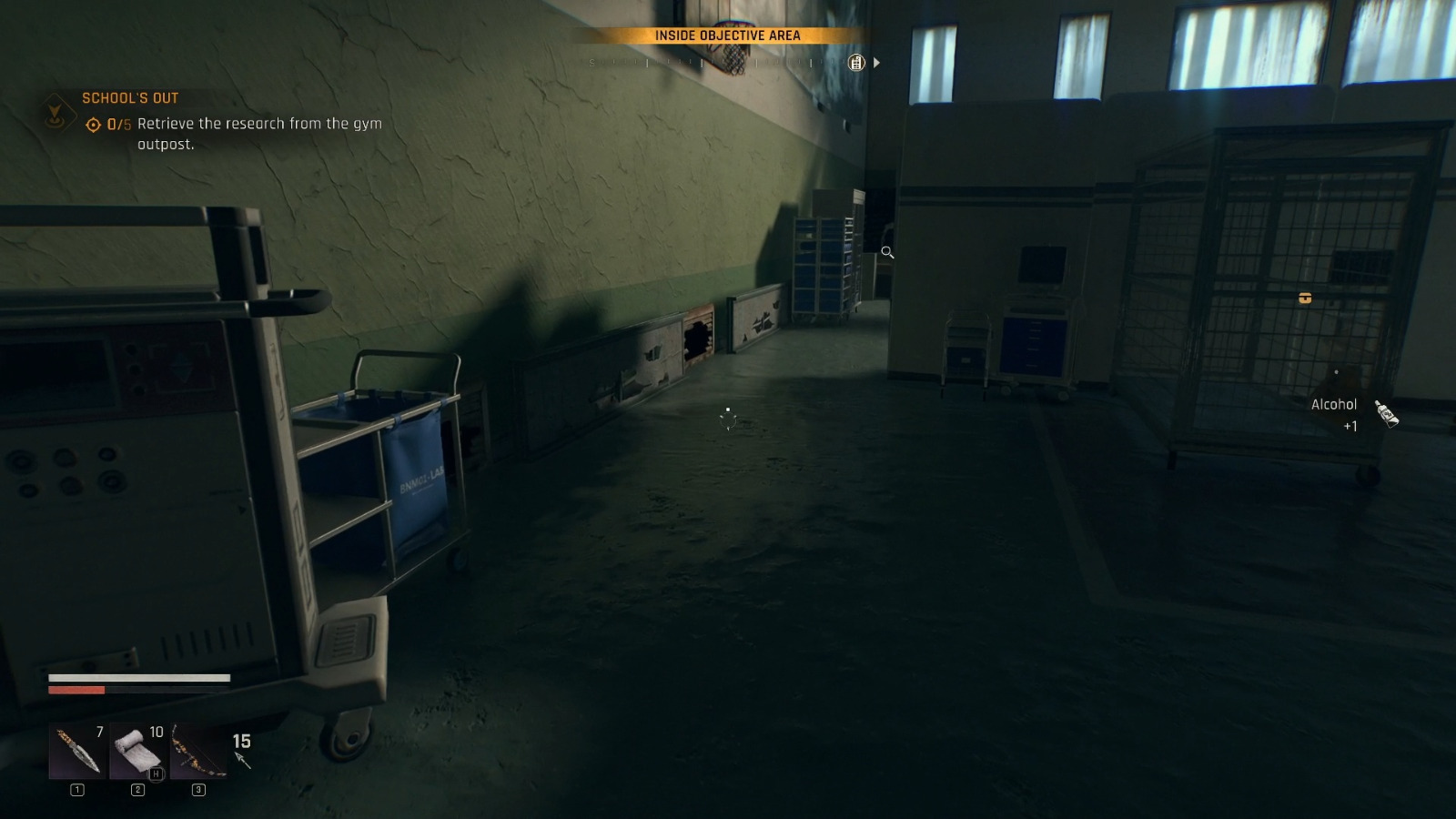Screen dimensions: 1456x819
Task: Click the magnifying glass lootable marker
Action: [887, 253]
